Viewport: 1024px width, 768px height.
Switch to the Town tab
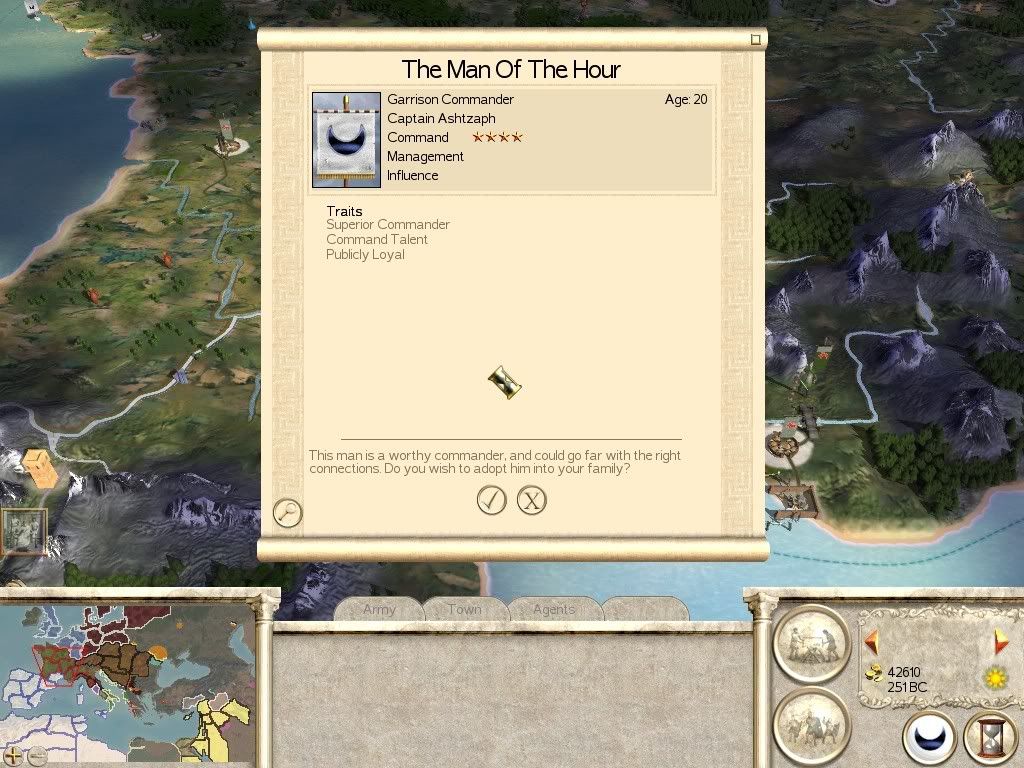(464, 609)
